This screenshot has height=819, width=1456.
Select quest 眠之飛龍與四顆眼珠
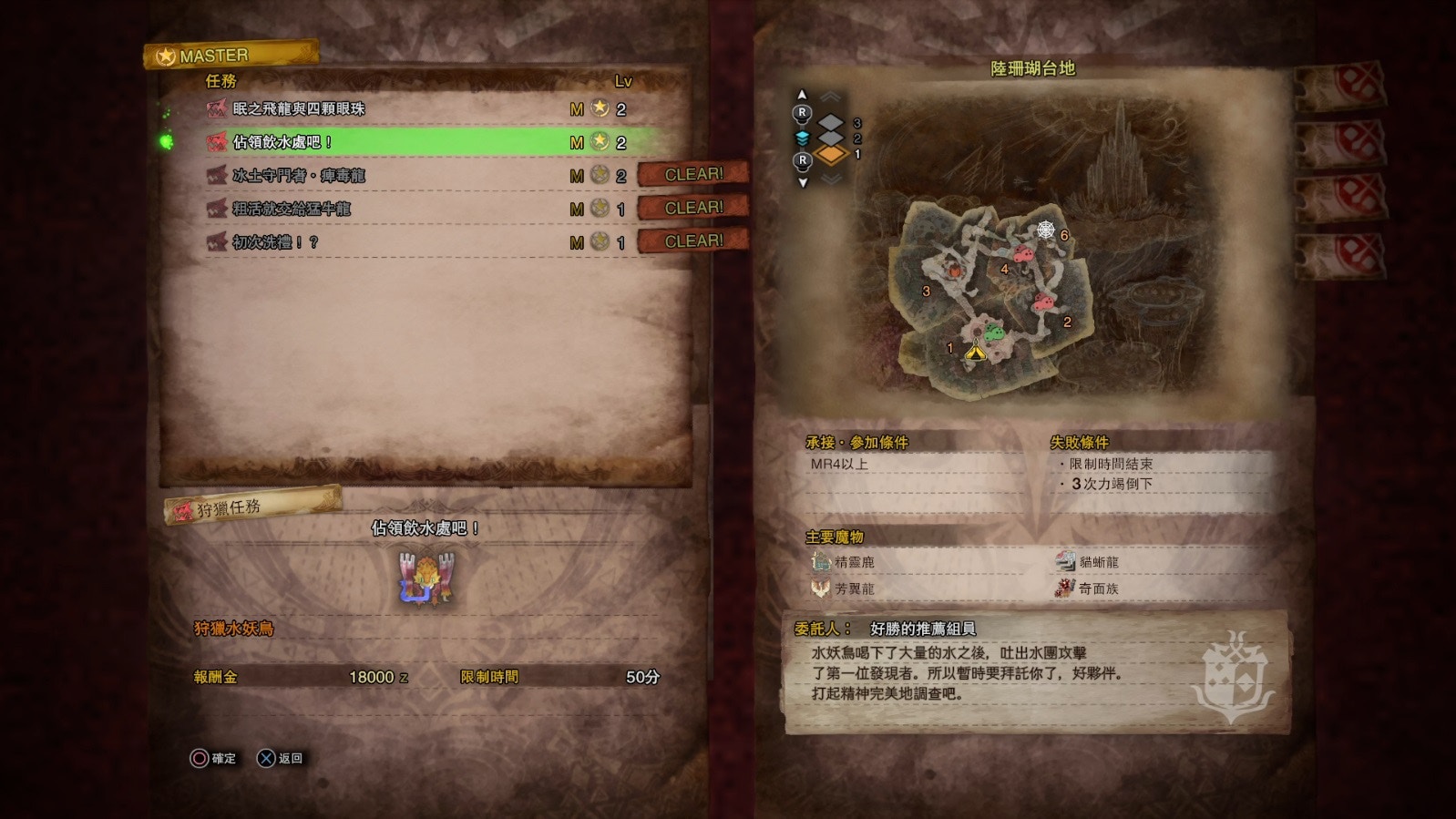click(x=299, y=109)
